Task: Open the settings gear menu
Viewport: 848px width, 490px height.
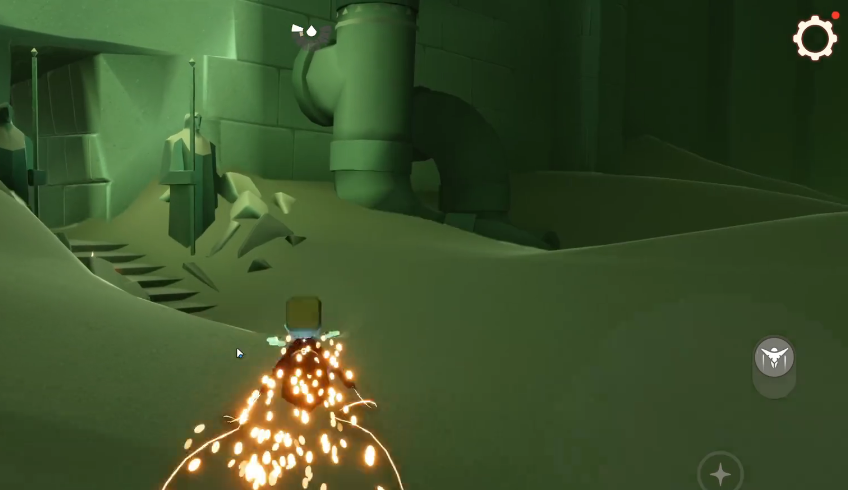Action: point(814,39)
